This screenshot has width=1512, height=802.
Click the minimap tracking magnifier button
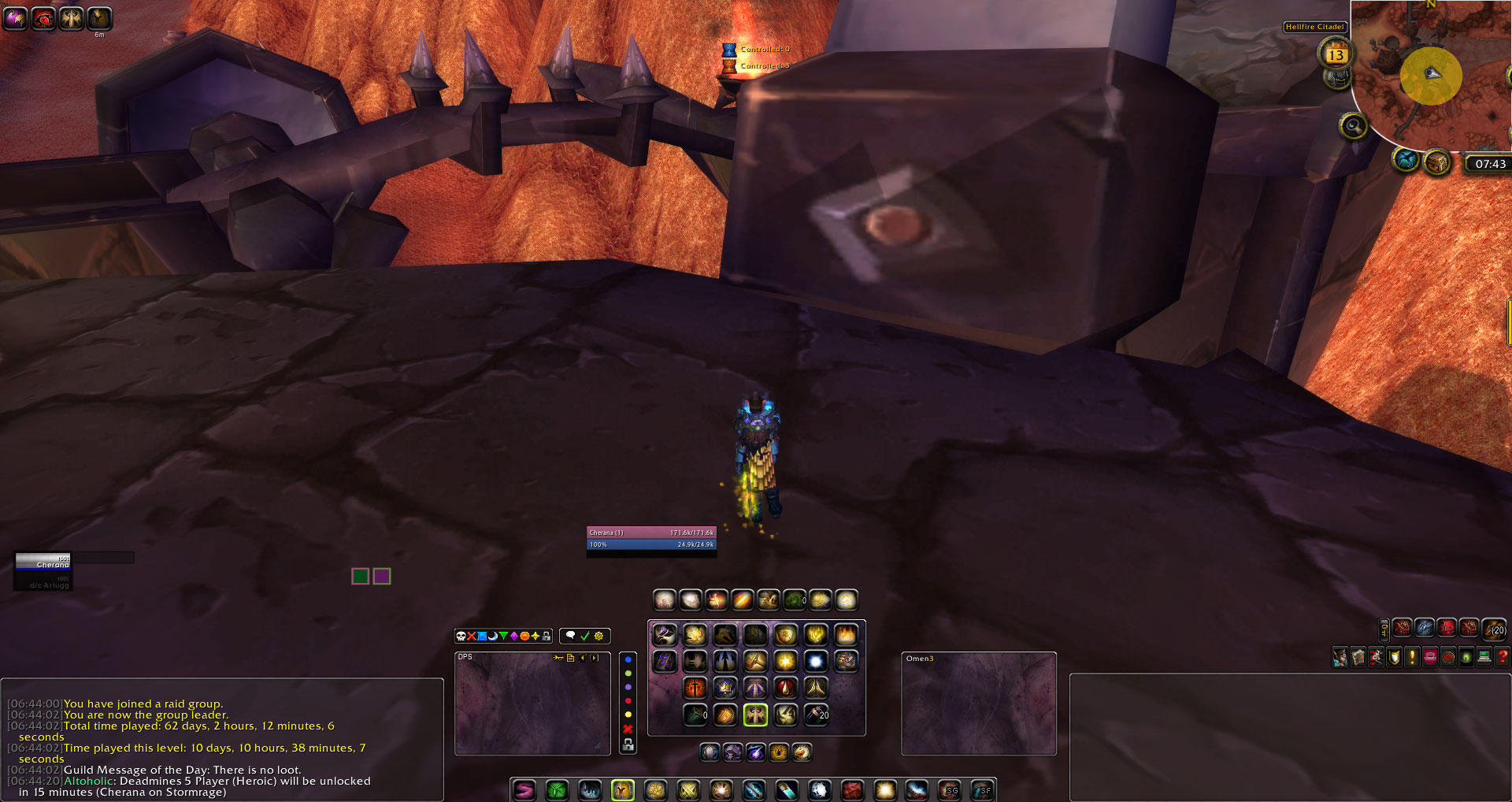(x=1353, y=125)
